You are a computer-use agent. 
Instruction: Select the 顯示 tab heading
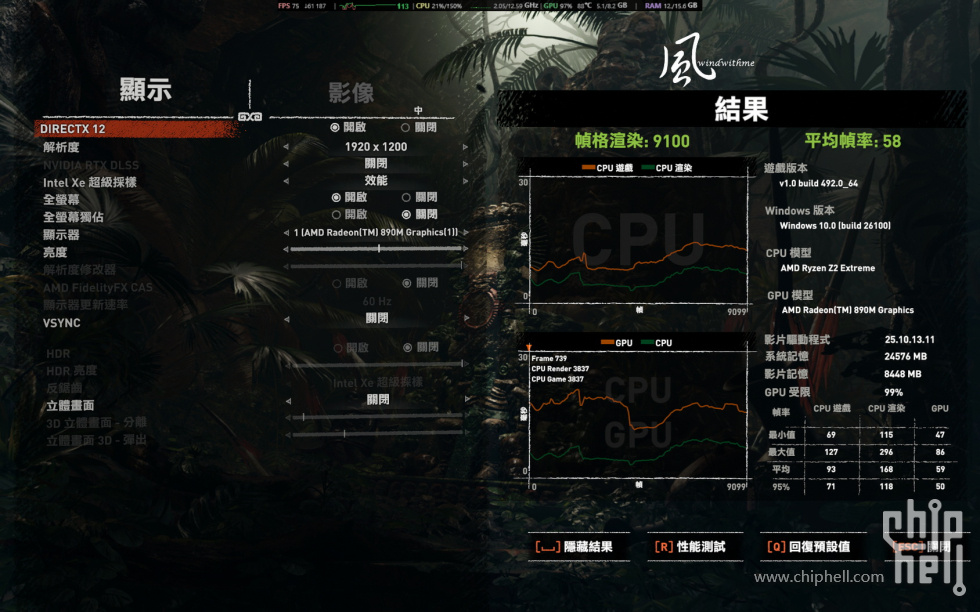(x=146, y=90)
